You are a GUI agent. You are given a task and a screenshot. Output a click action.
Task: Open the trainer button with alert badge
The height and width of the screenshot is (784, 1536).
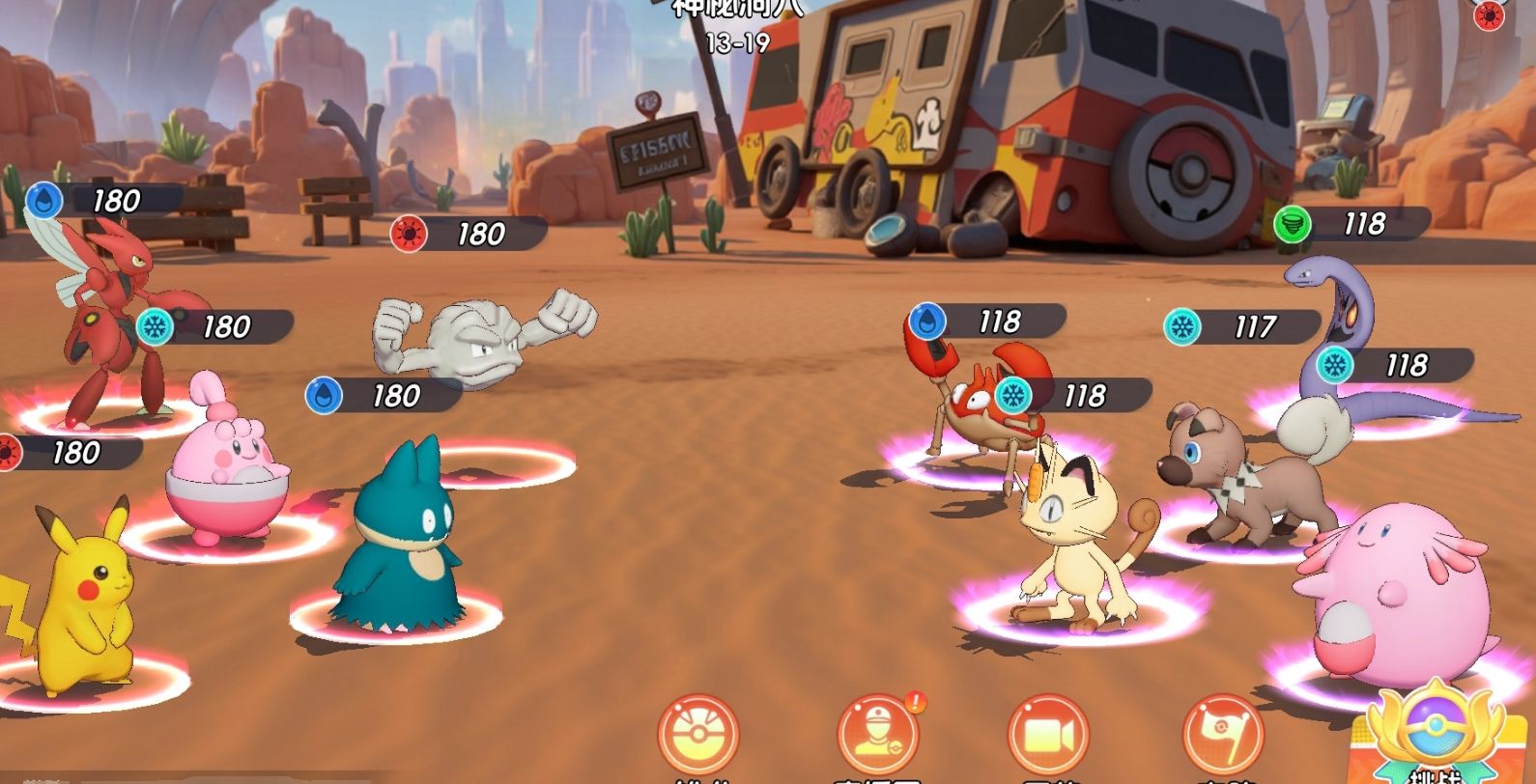point(877,736)
